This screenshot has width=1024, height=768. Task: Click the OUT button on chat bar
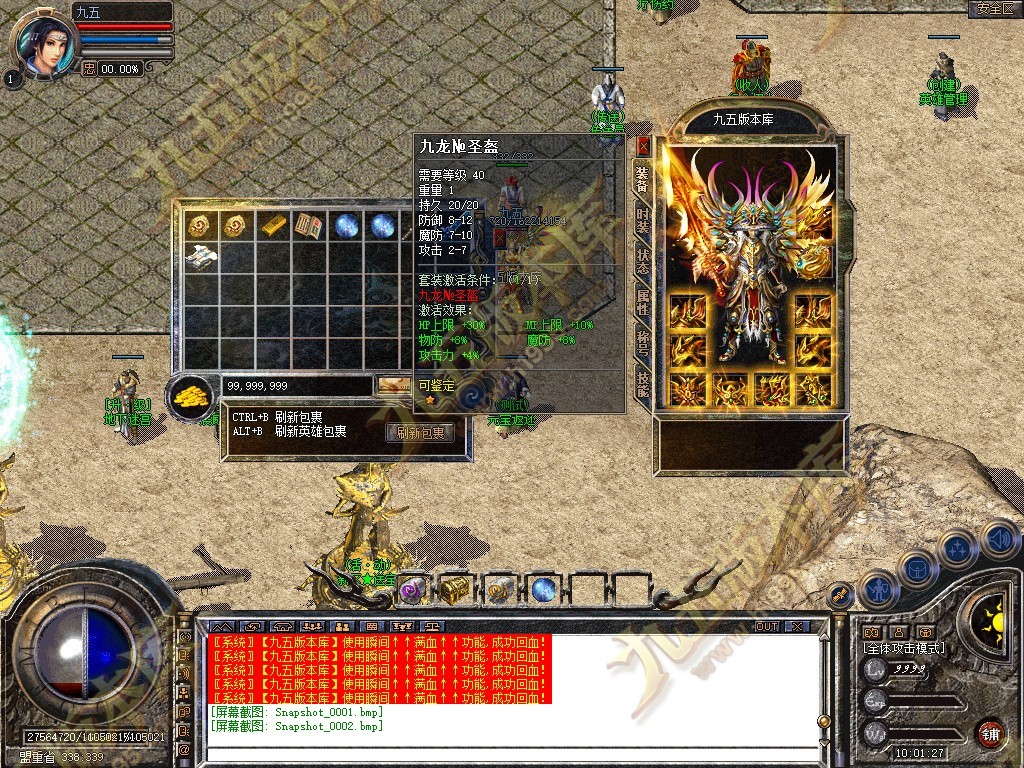[x=766, y=626]
